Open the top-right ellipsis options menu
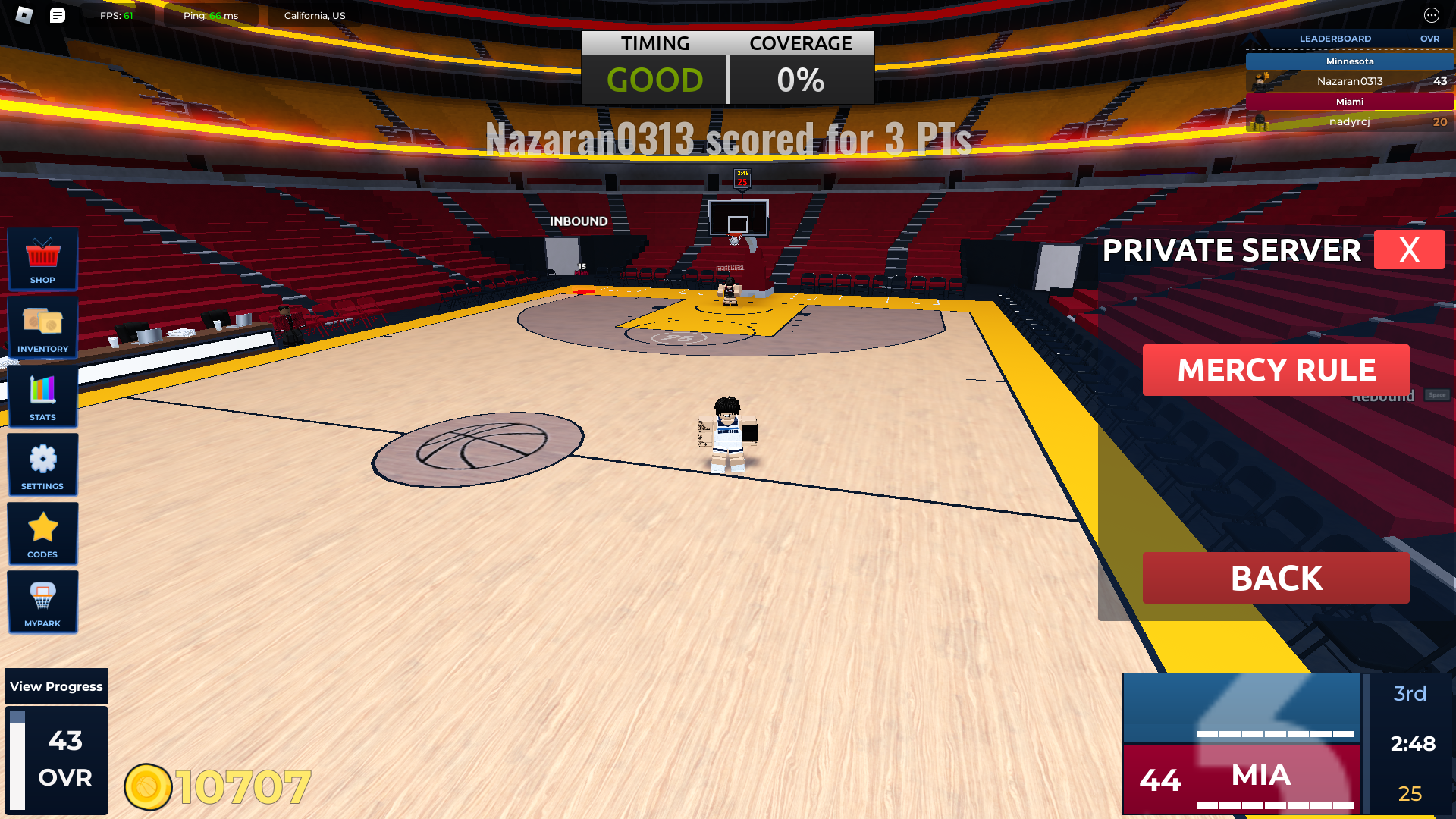Screen dimensions: 1456x819 tap(1431, 15)
